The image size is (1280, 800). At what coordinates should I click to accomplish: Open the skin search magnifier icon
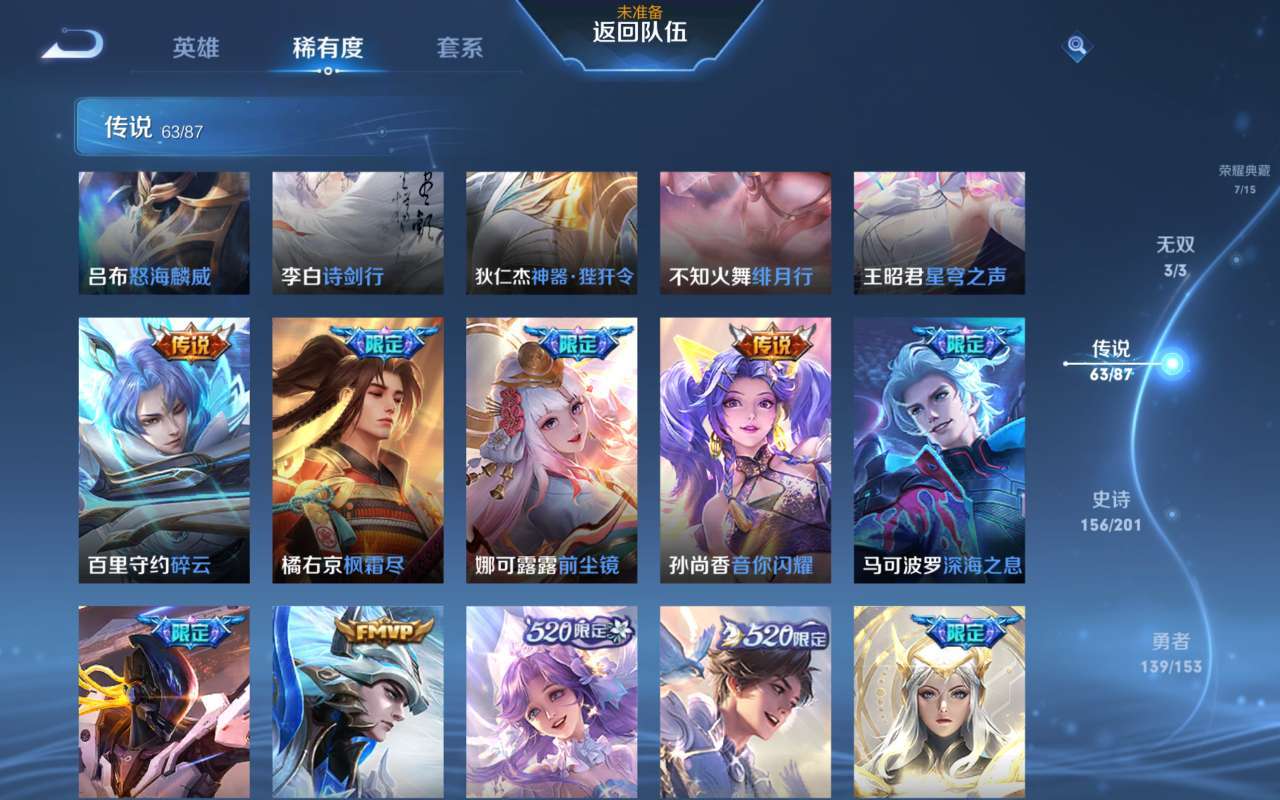(x=1075, y=46)
